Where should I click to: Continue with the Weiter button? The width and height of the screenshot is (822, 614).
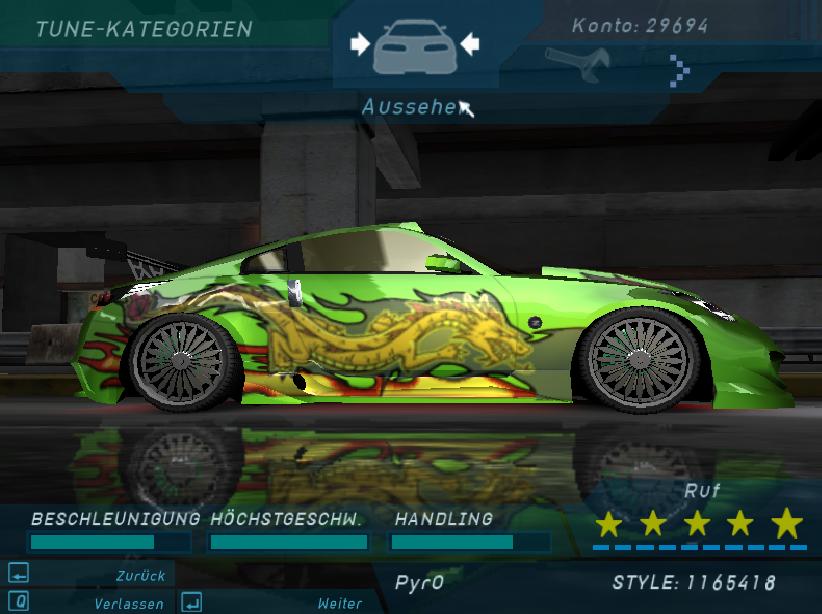click(x=272, y=603)
